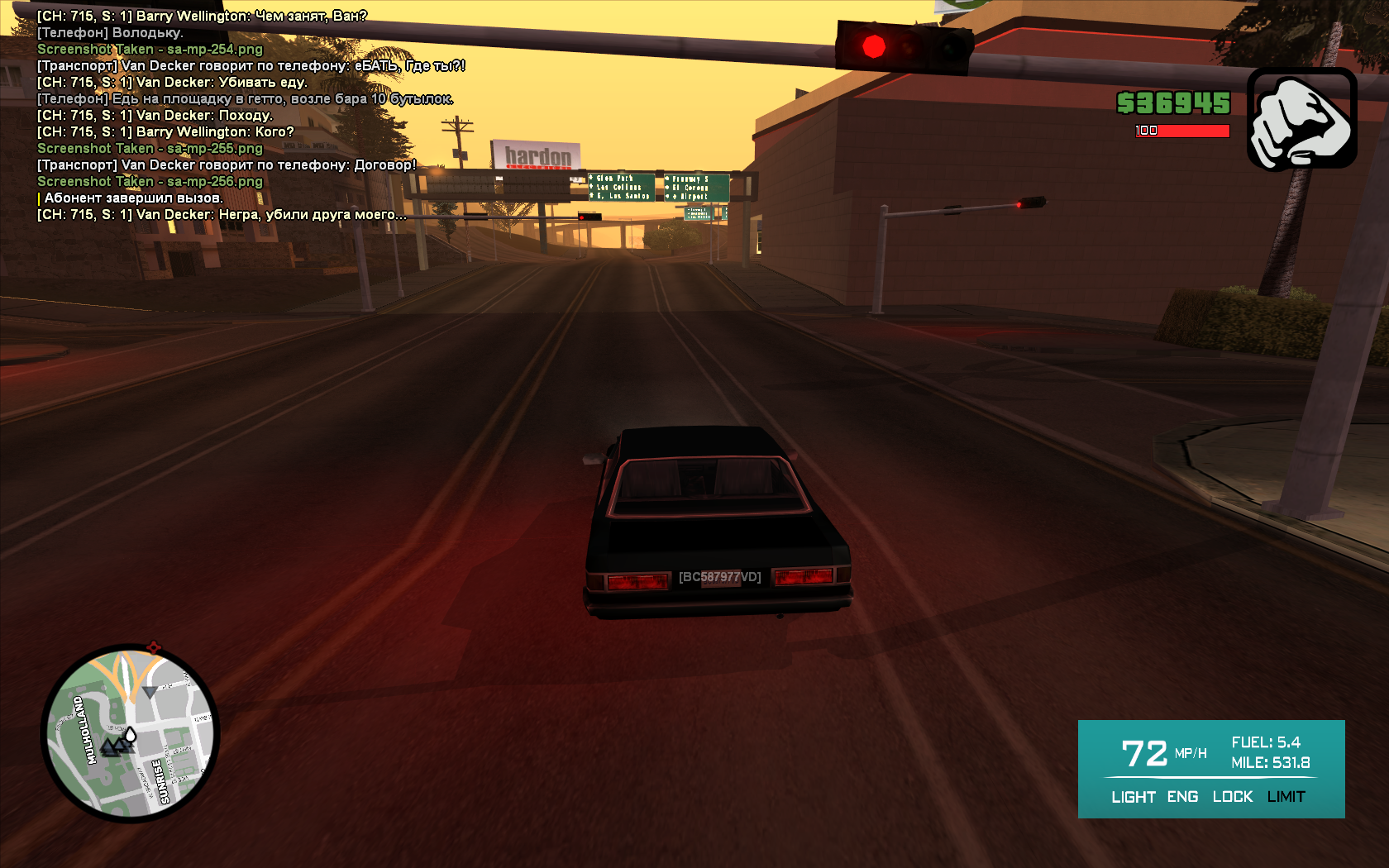Click the red marker on the radar edge
Viewport: 1389px width, 868px height.
[153, 647]
